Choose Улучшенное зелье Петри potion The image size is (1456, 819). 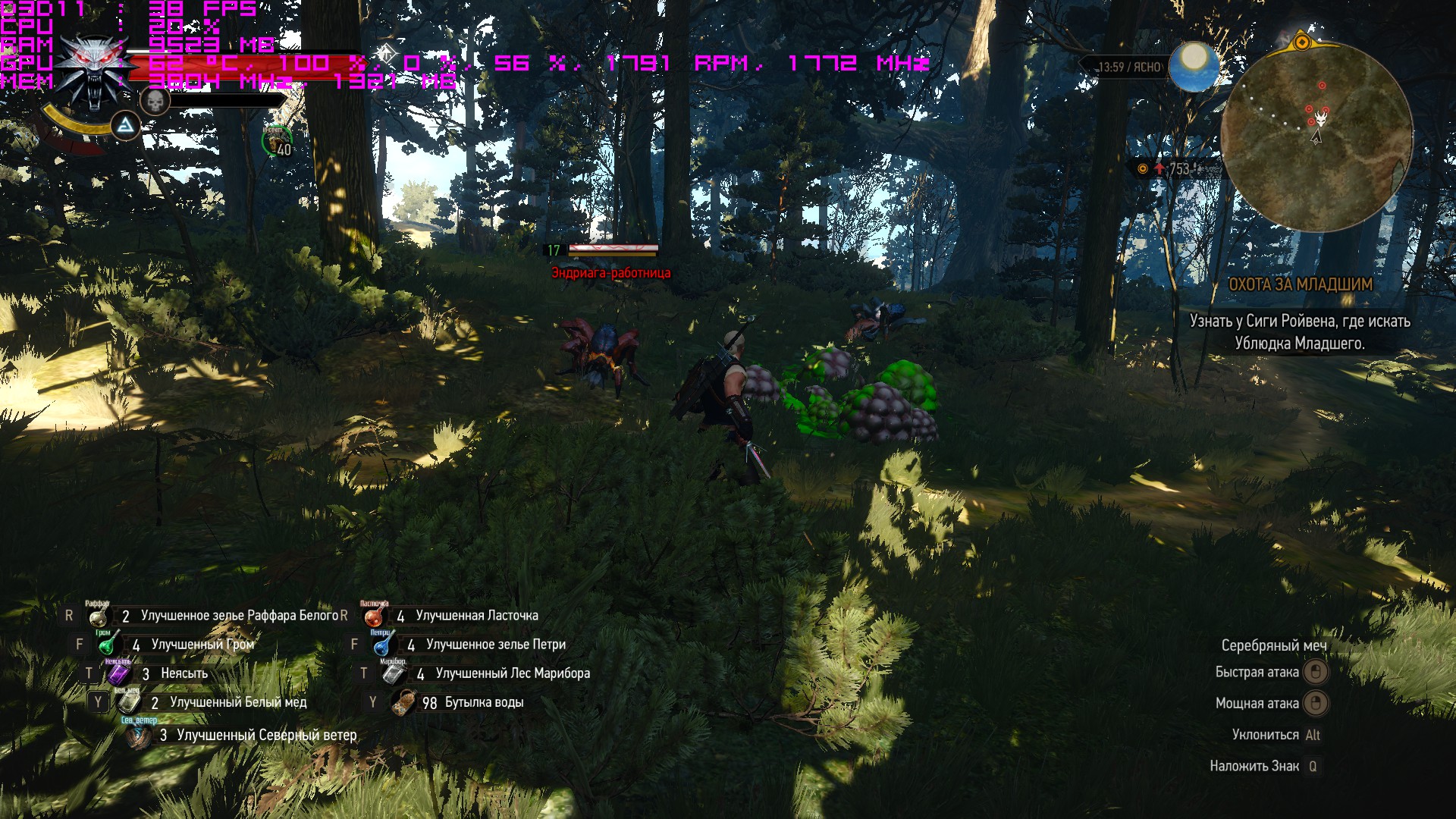click(x=383, y=645)
